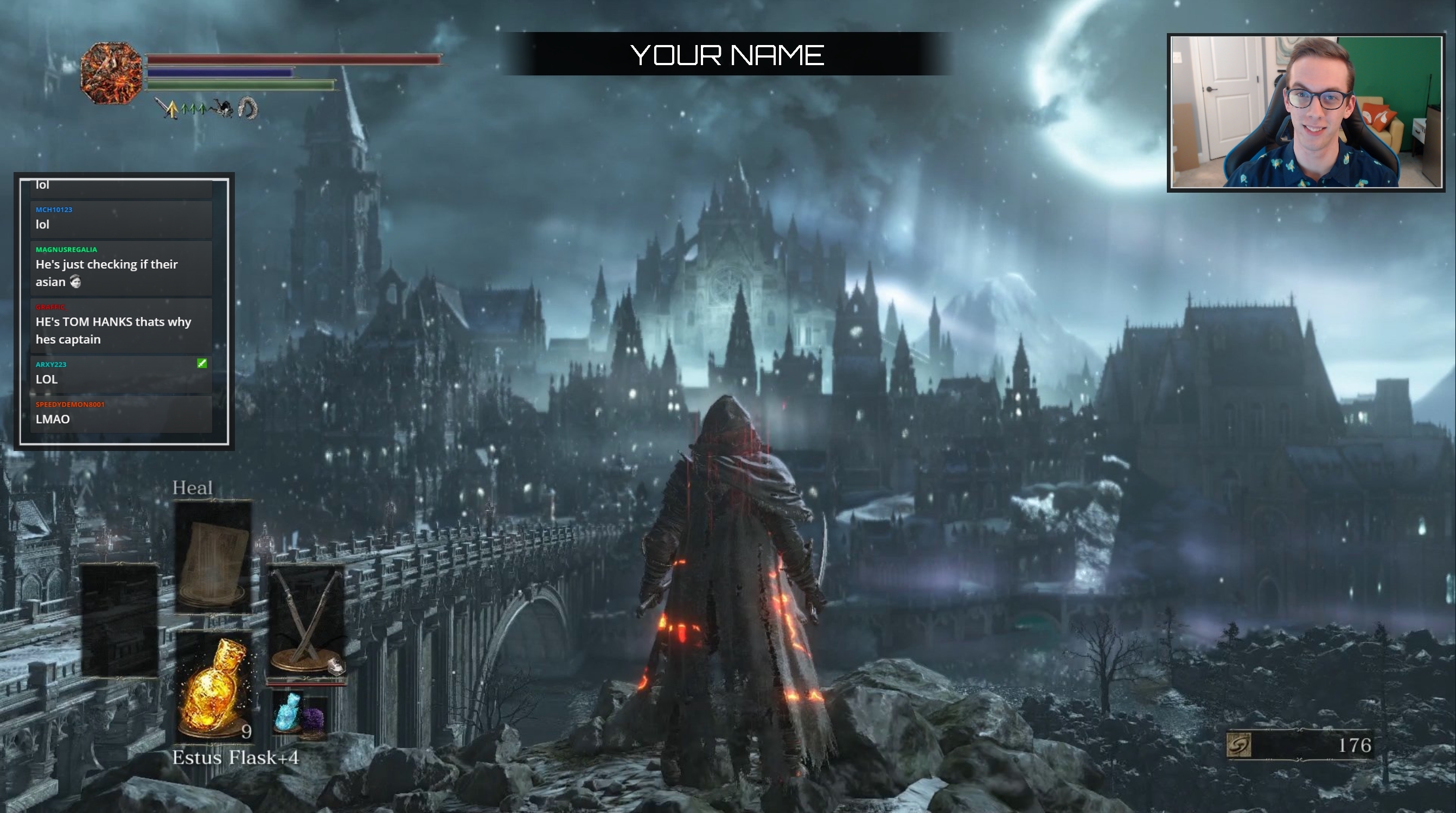
Task: Click the TOM HANKS chat message
Action: (x=121, y=326)
